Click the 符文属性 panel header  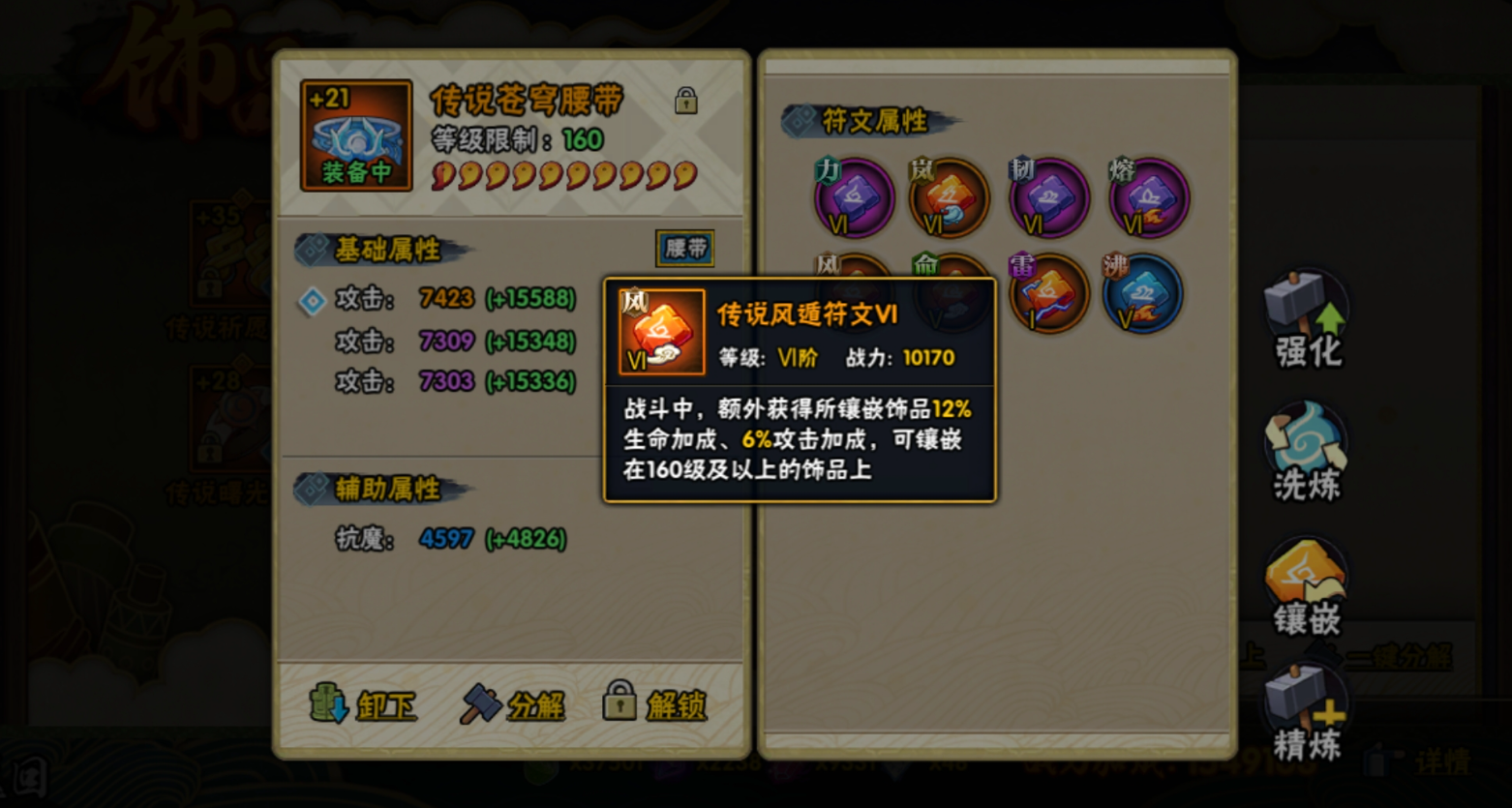coord(857,122)
